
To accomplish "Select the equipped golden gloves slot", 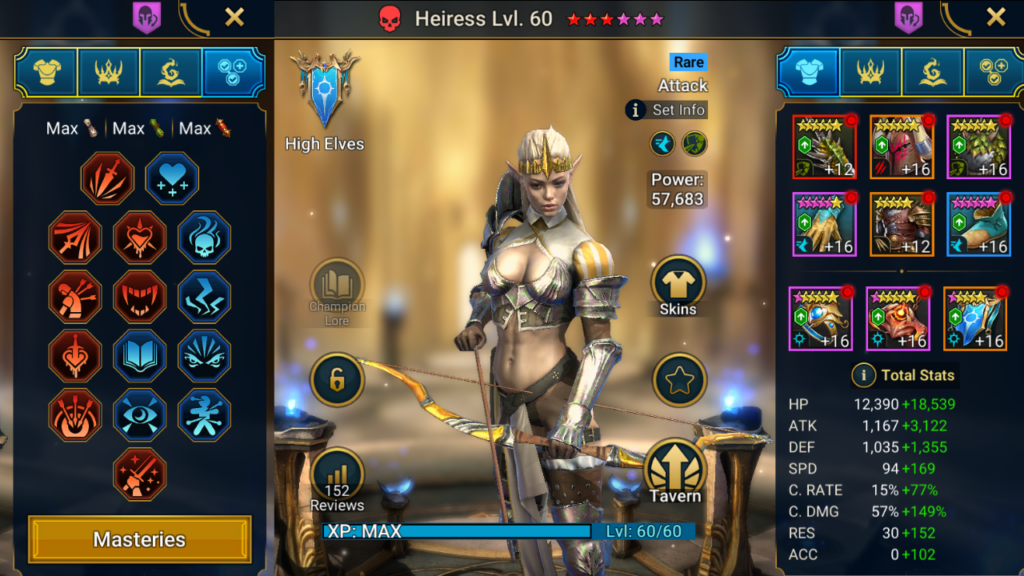I will pos(824,224).
